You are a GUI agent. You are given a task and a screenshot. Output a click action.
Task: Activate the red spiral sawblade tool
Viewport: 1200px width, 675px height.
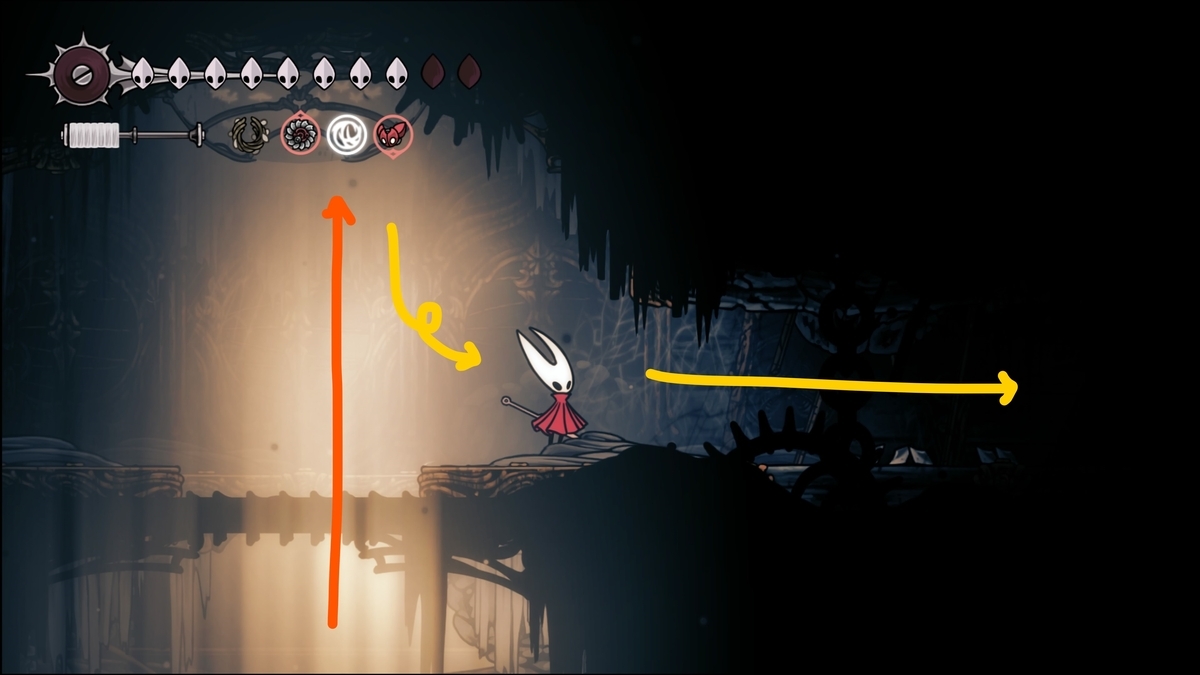click(299, 134)
